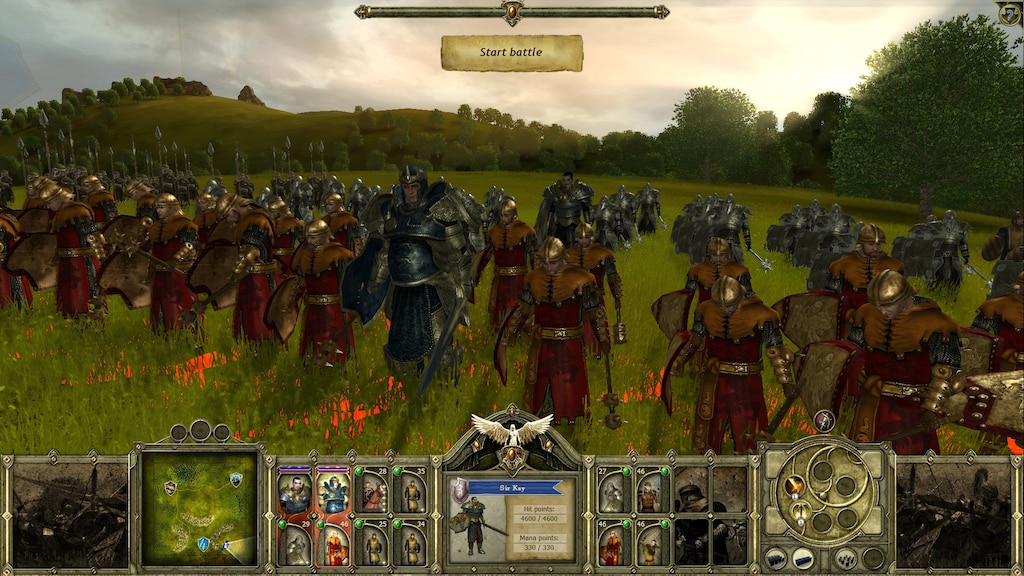Open the top-right corner menu icon
Image resolution: width=1024 pixels, height=576 pixels.
[1008, 13]
